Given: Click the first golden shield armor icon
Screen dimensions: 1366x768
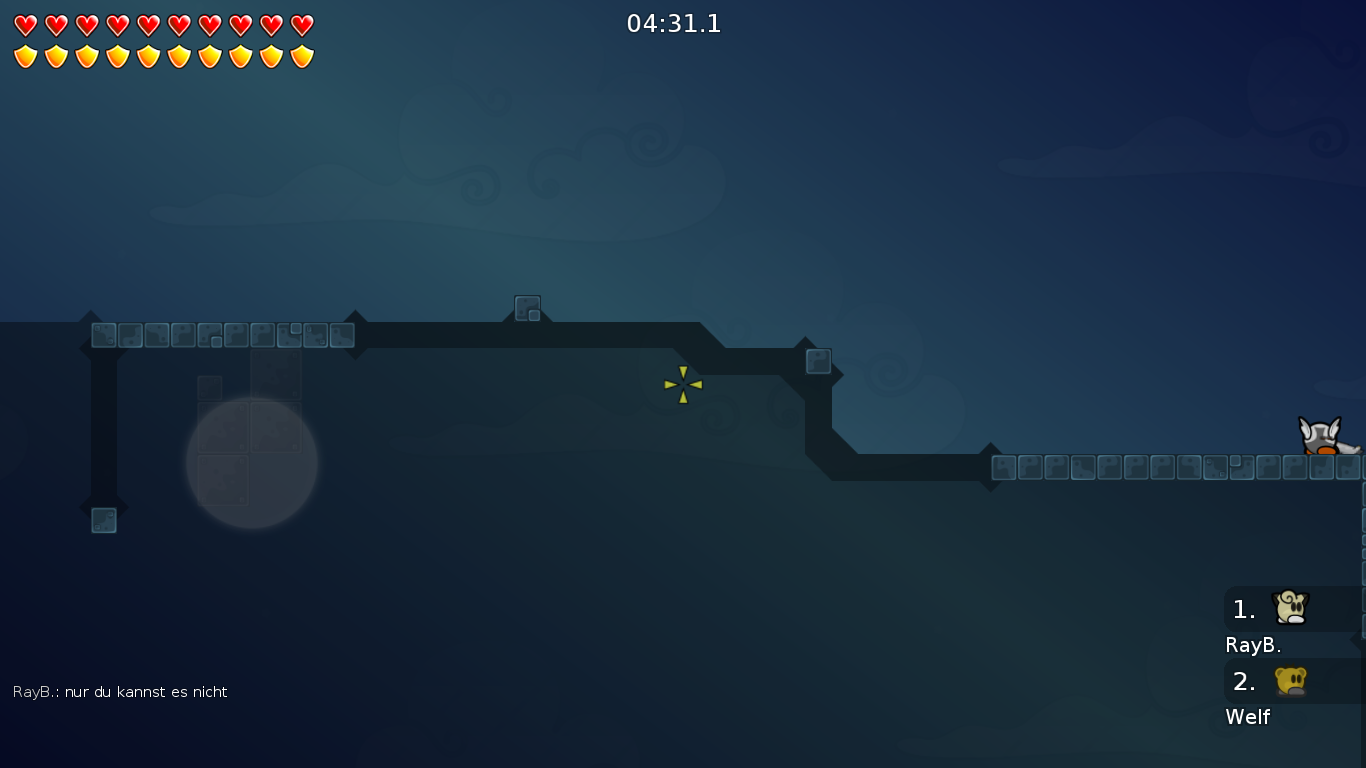Looking at the screenshot, I should [23, 55].
